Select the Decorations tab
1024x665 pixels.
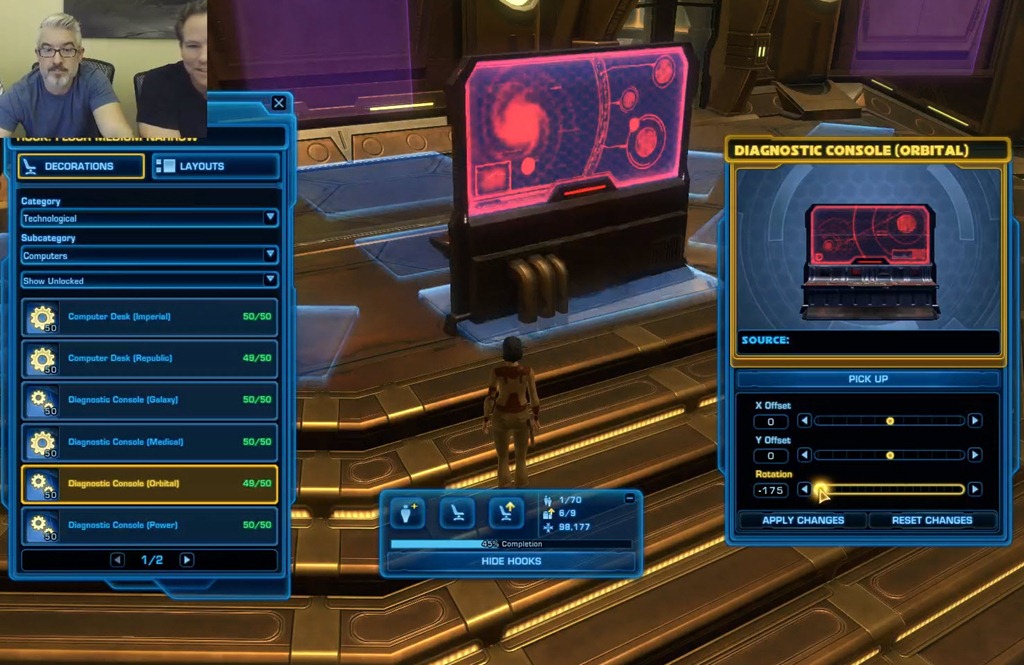coord(81,166)
